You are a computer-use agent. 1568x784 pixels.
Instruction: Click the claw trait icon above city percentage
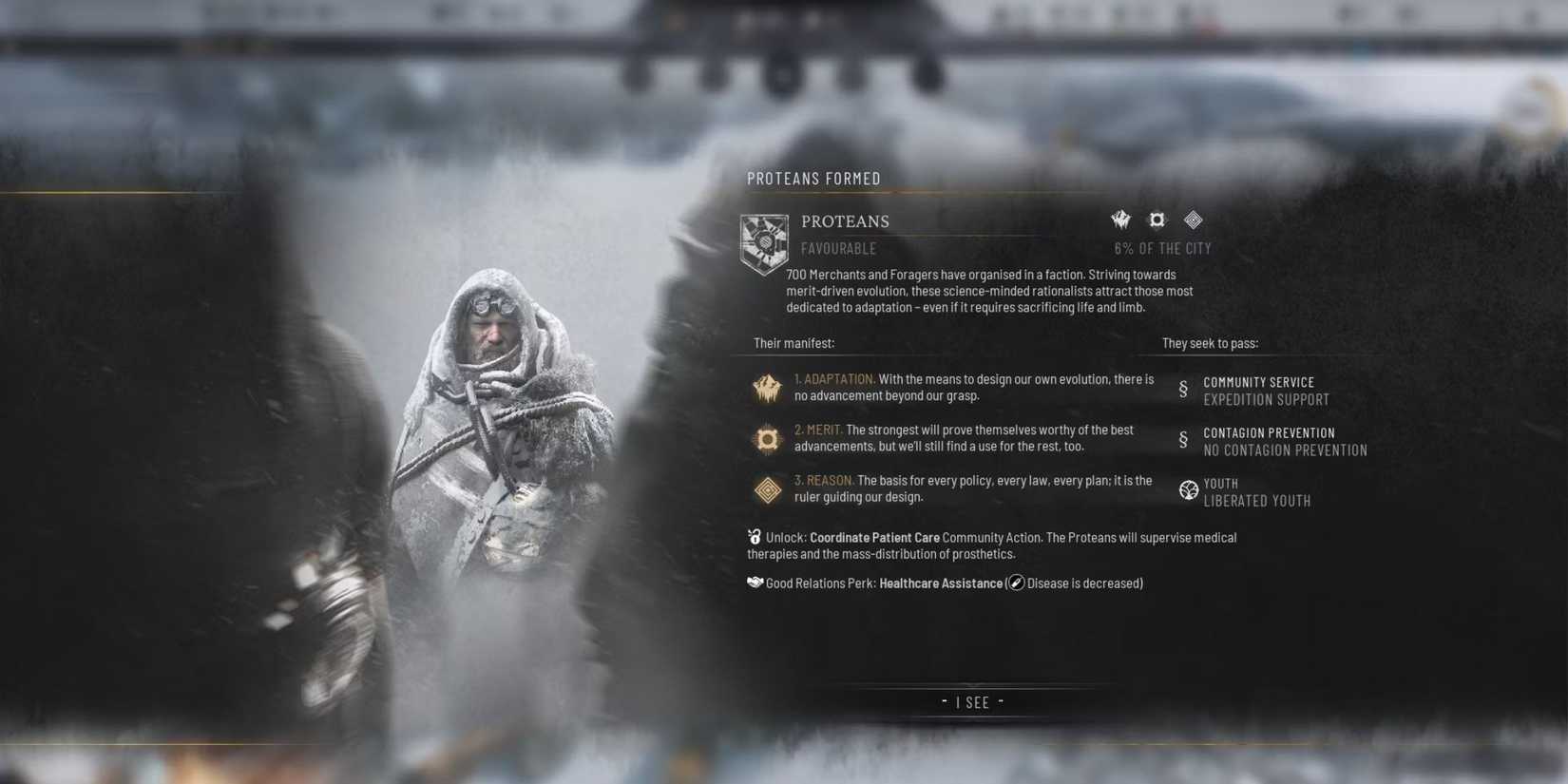click(x=1120, y=220)
